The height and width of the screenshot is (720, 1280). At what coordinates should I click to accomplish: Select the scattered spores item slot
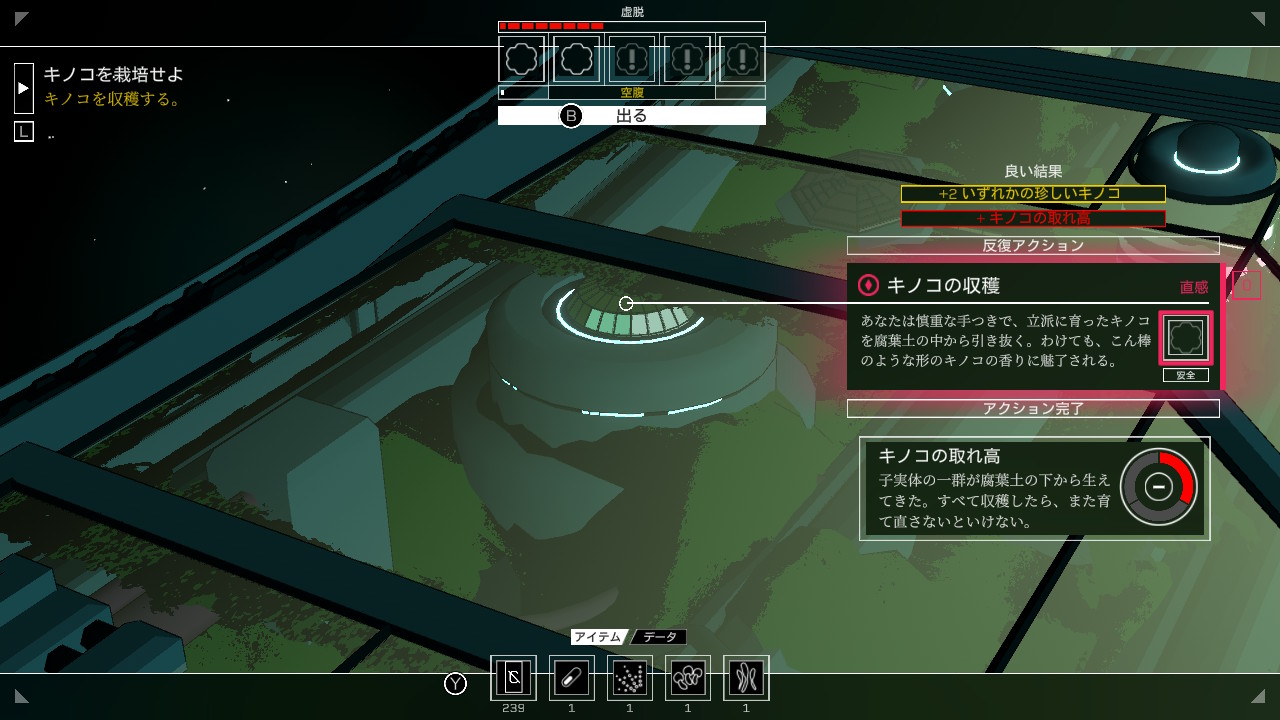[629, 678]
